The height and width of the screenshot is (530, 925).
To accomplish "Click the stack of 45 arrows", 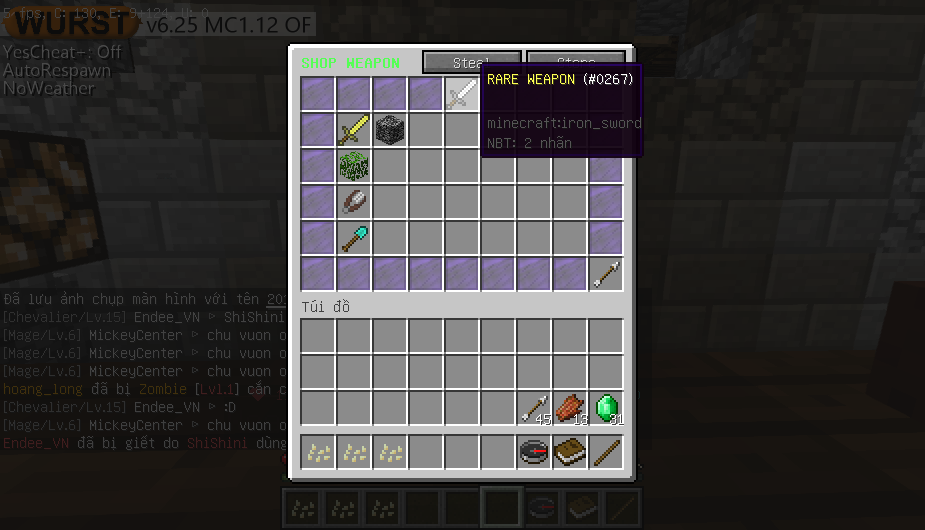I will point(534,408).
